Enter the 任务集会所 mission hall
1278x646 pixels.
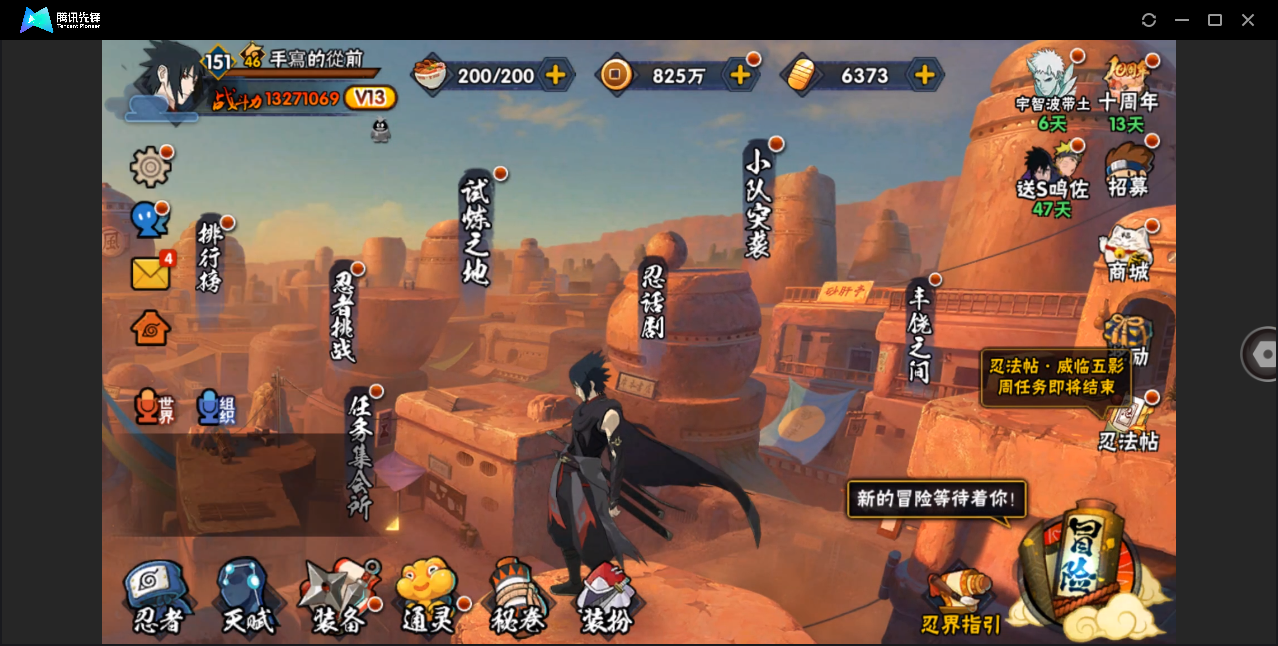tap(360, 455)
